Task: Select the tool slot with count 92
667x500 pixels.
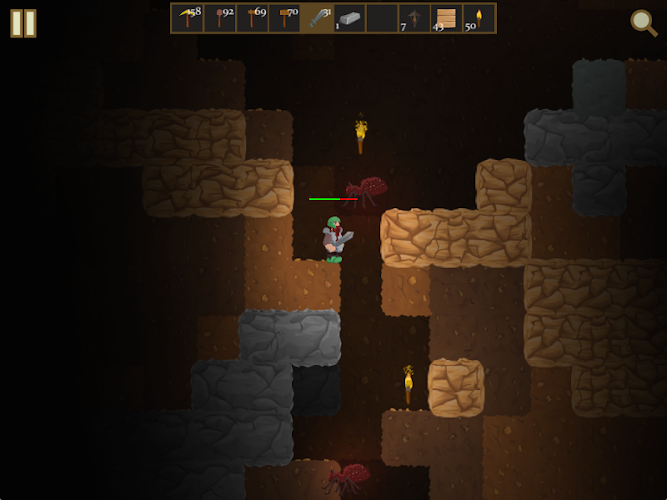Action: click(x=220, y=18)
